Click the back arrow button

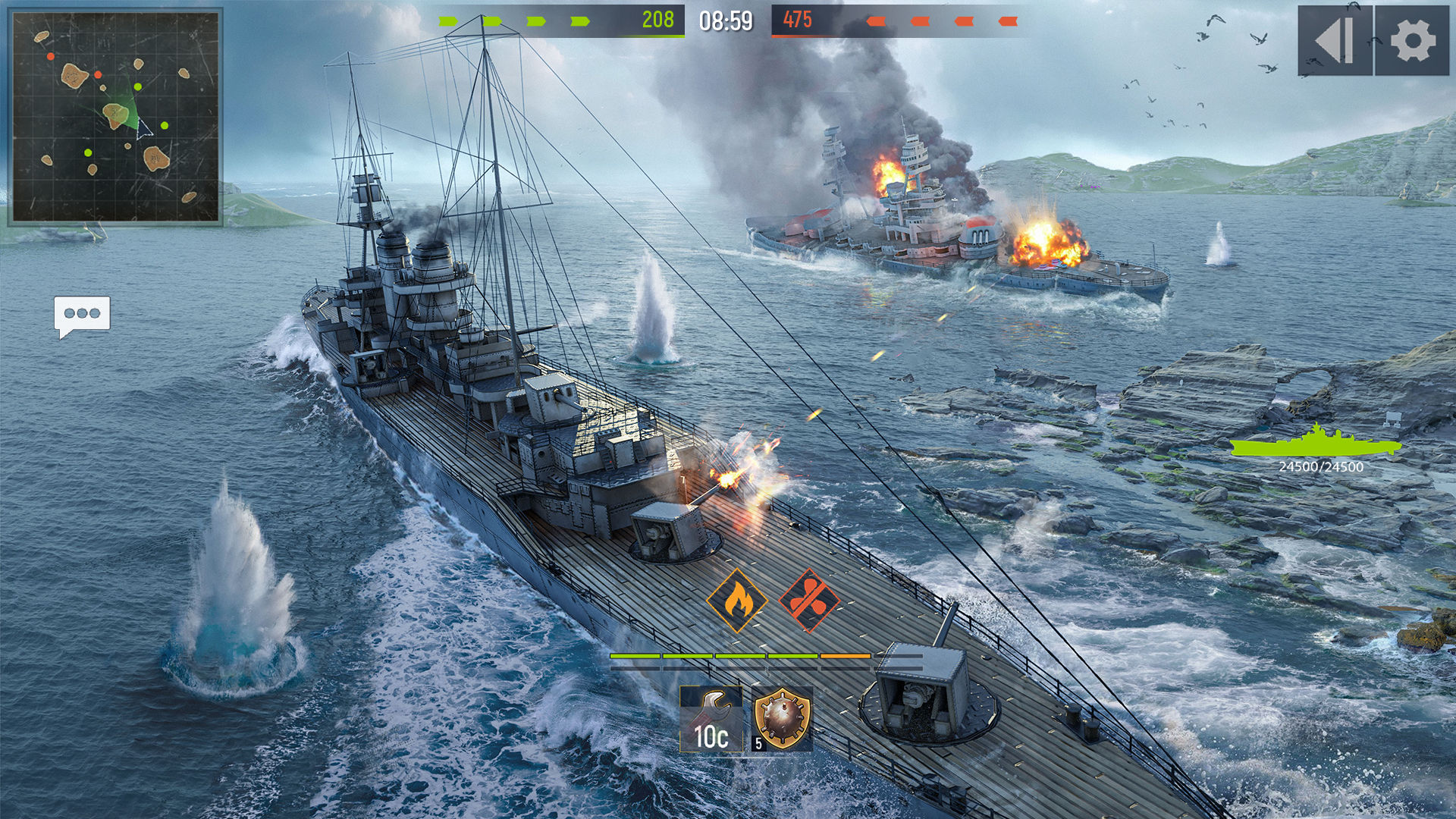tap(1335, 41)
